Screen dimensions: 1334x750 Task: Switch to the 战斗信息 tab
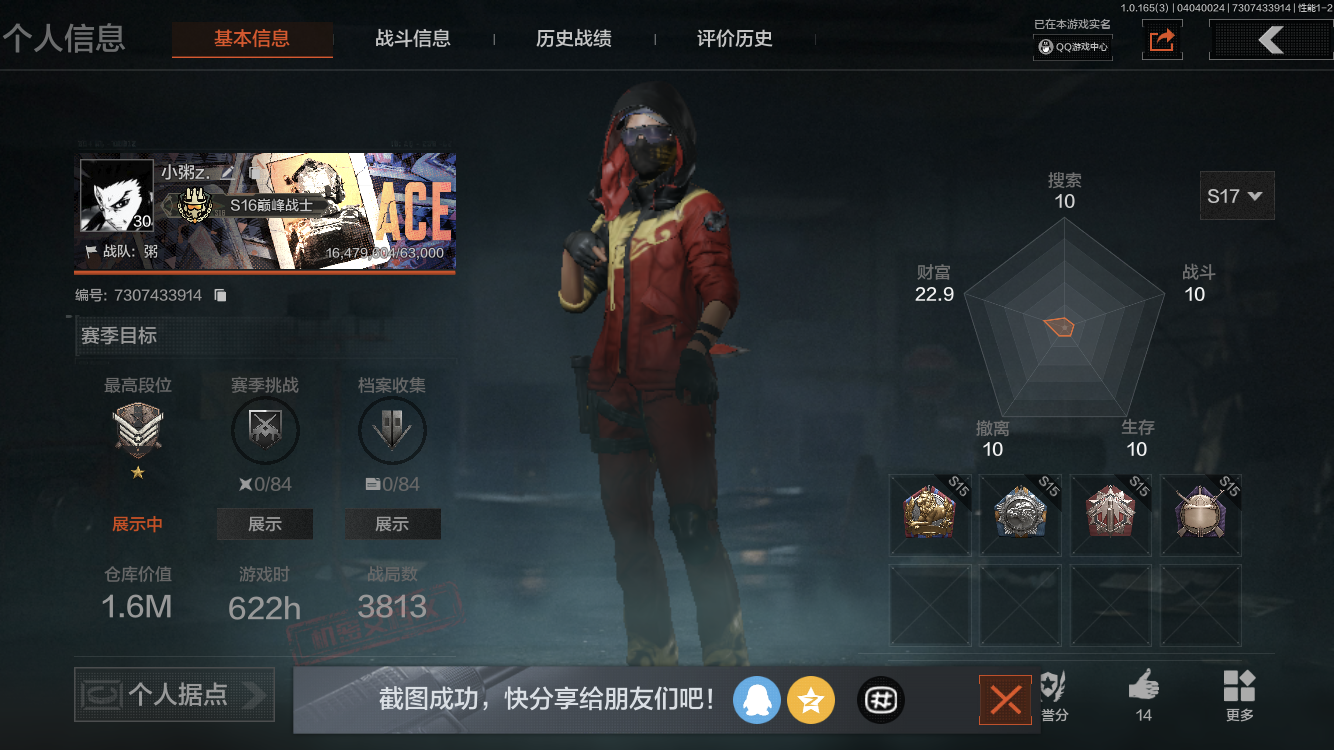(413, 39)
